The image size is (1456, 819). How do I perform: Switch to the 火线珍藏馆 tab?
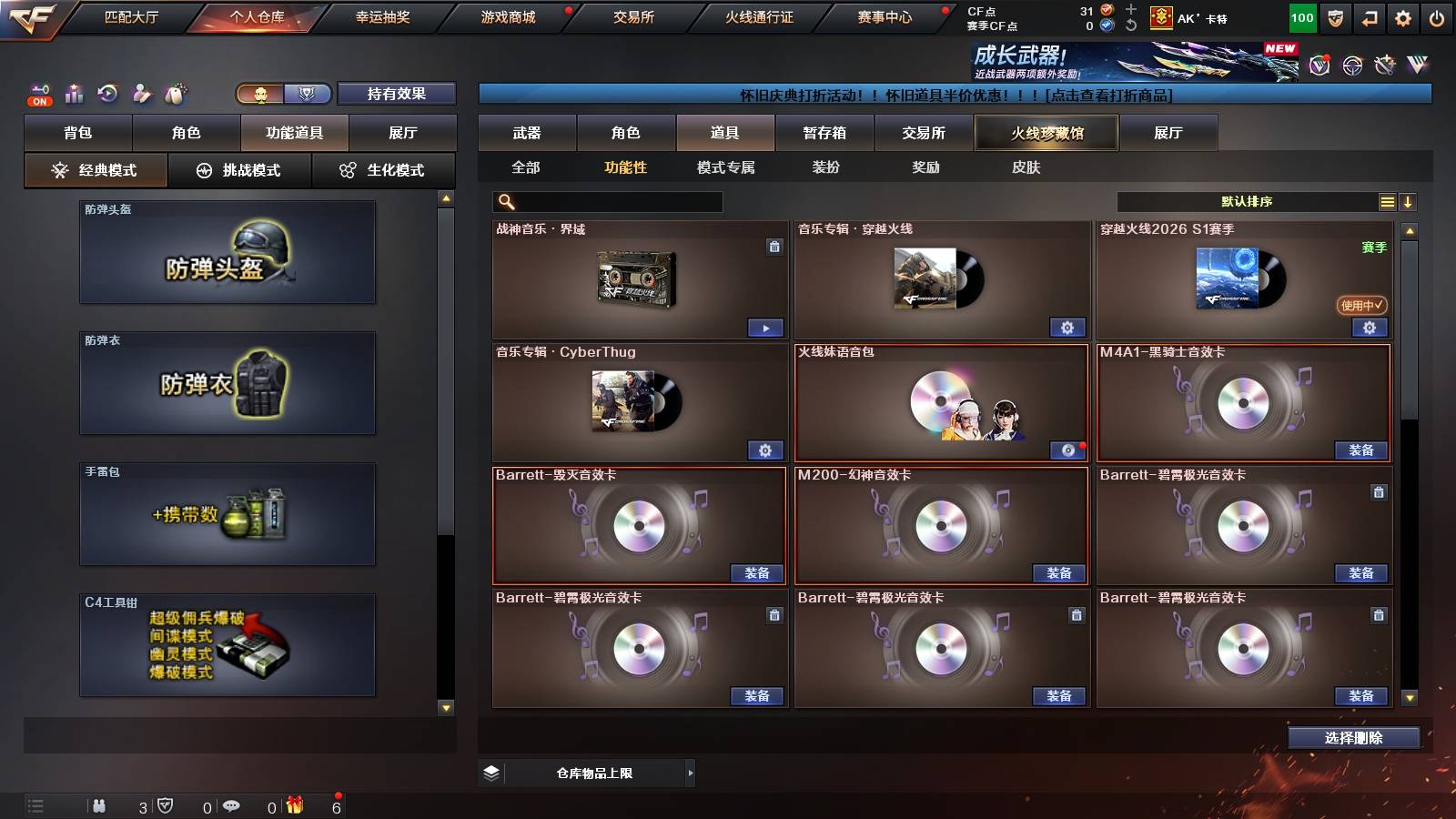click(x=1046, y=133)
